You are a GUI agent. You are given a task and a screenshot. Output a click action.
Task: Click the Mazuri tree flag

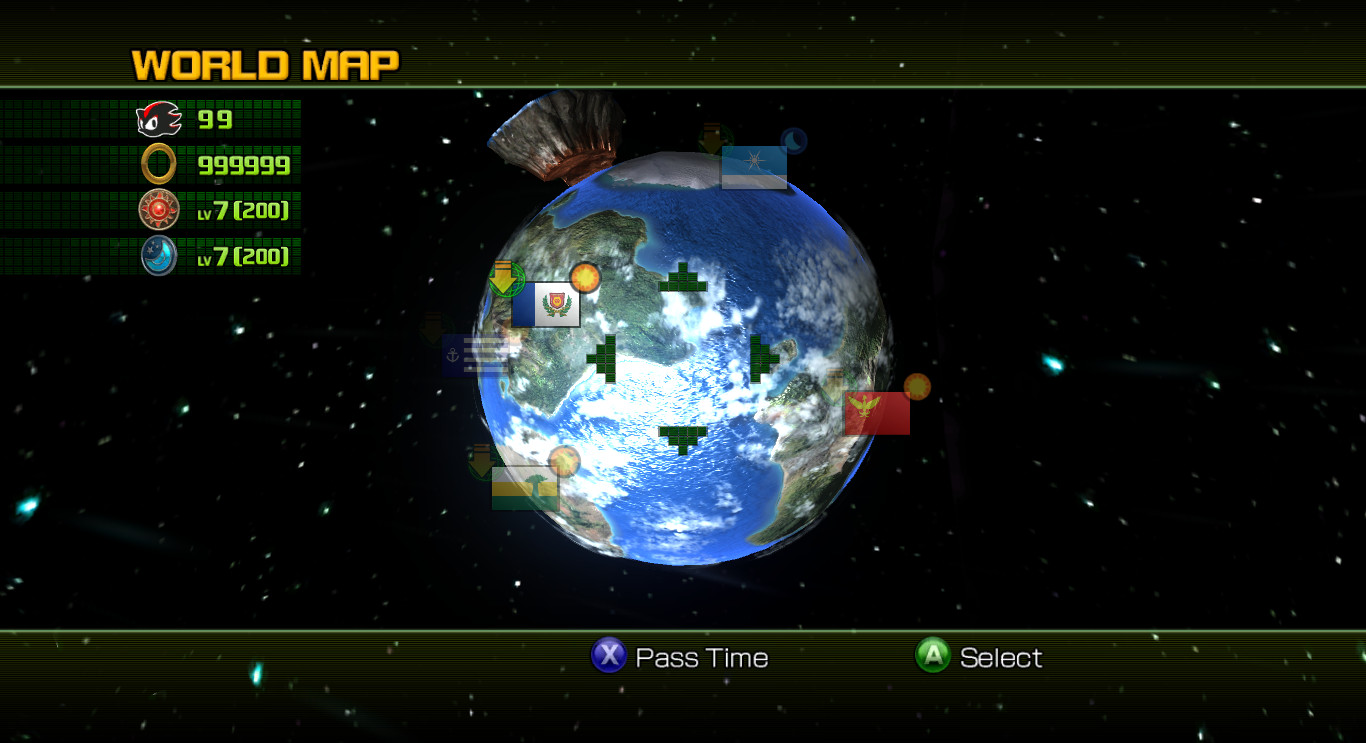tap(526, 487)
